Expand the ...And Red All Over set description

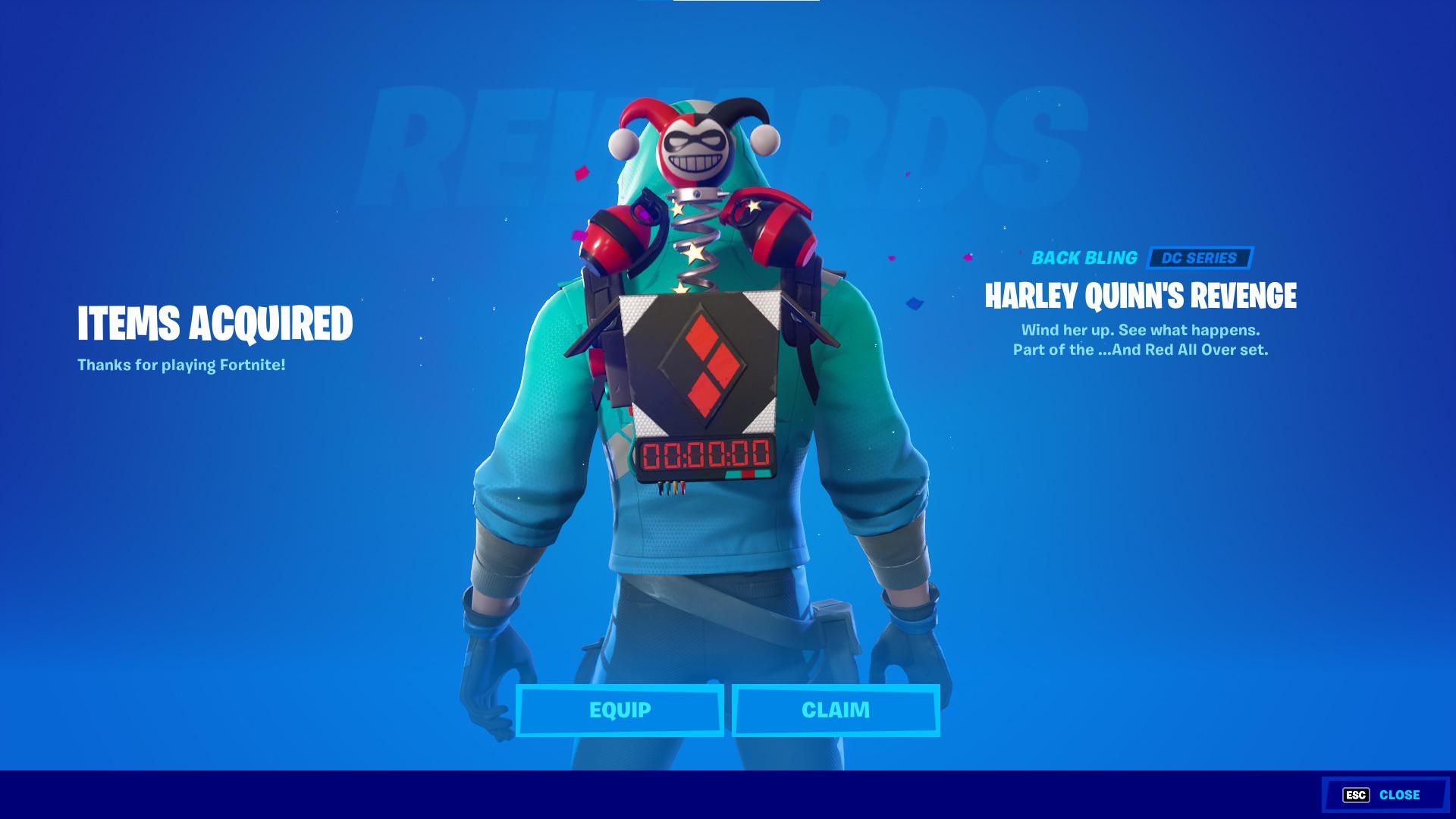pos(1141,350)
